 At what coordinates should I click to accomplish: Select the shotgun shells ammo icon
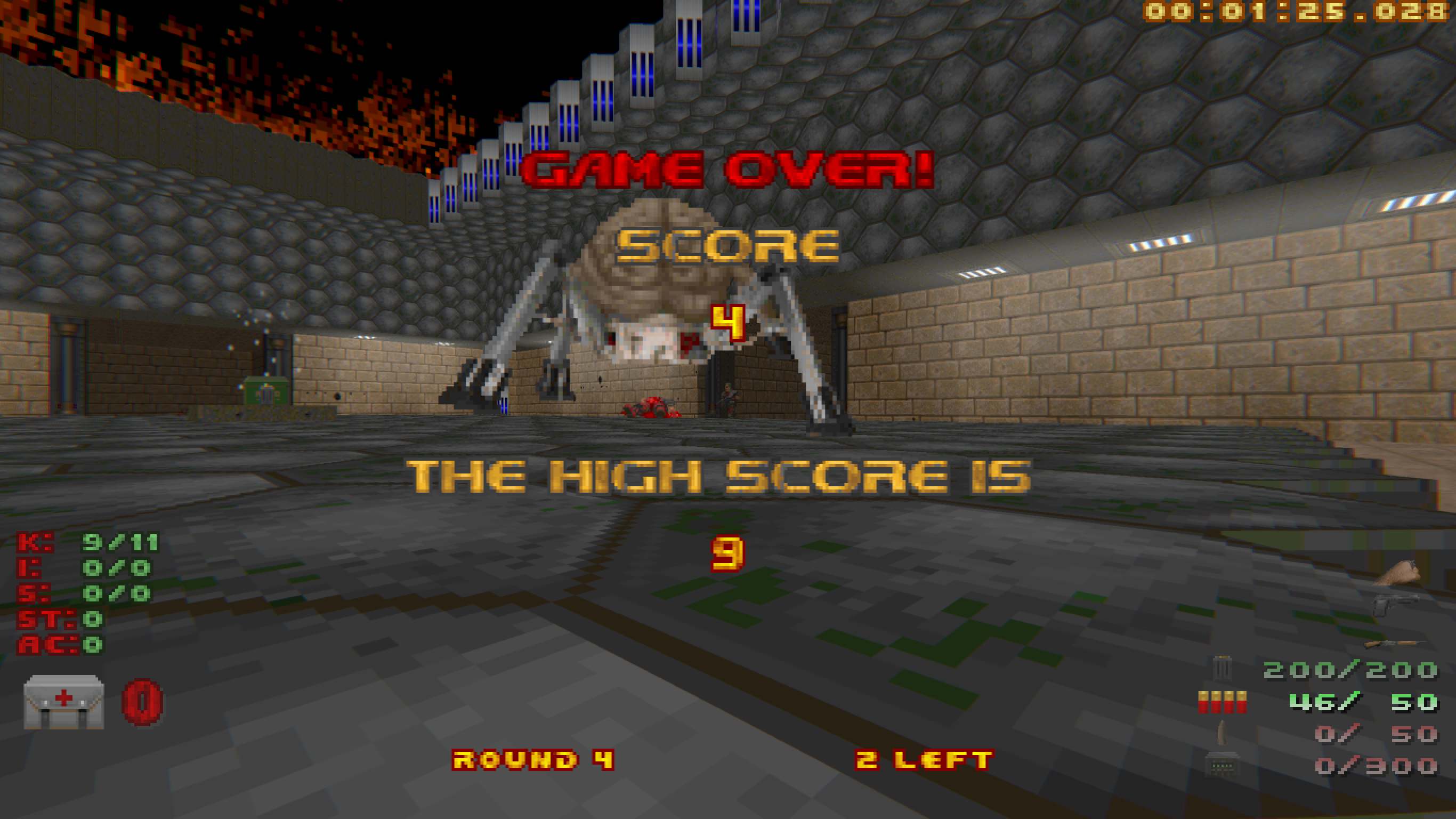point(1222,702)
